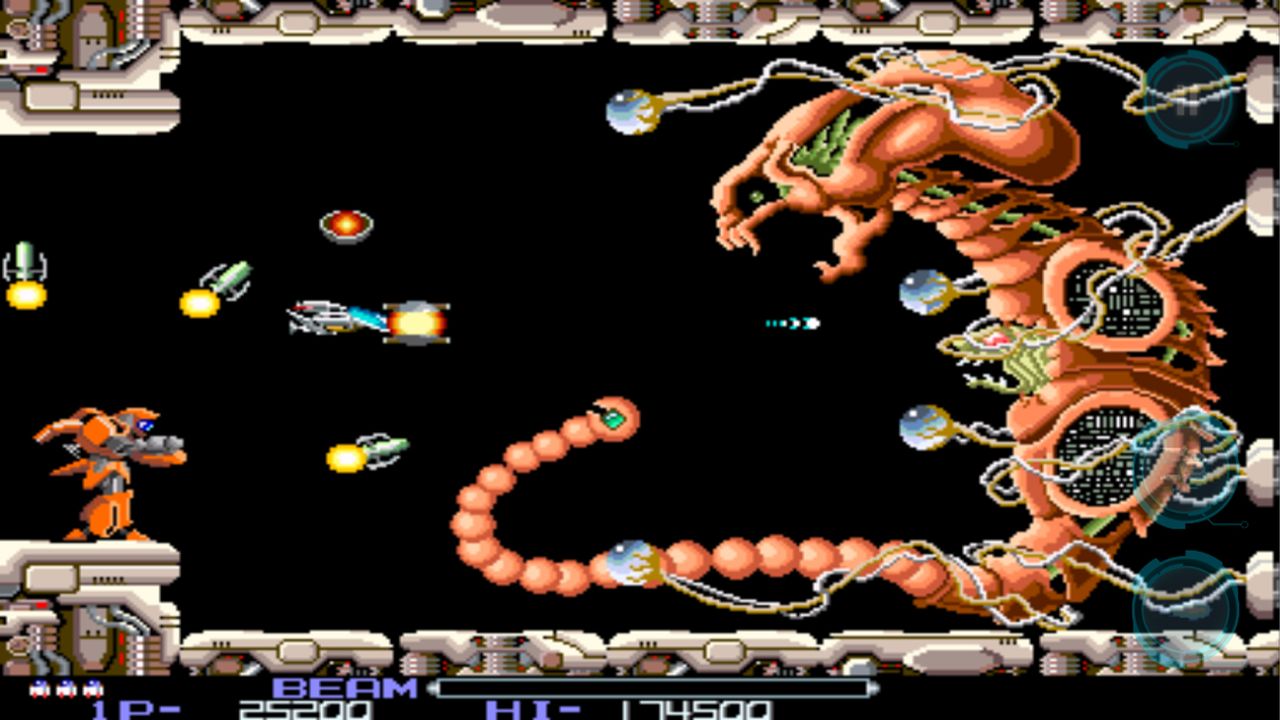Click the yellow projectile near the left wall

[x=27, y=295]
